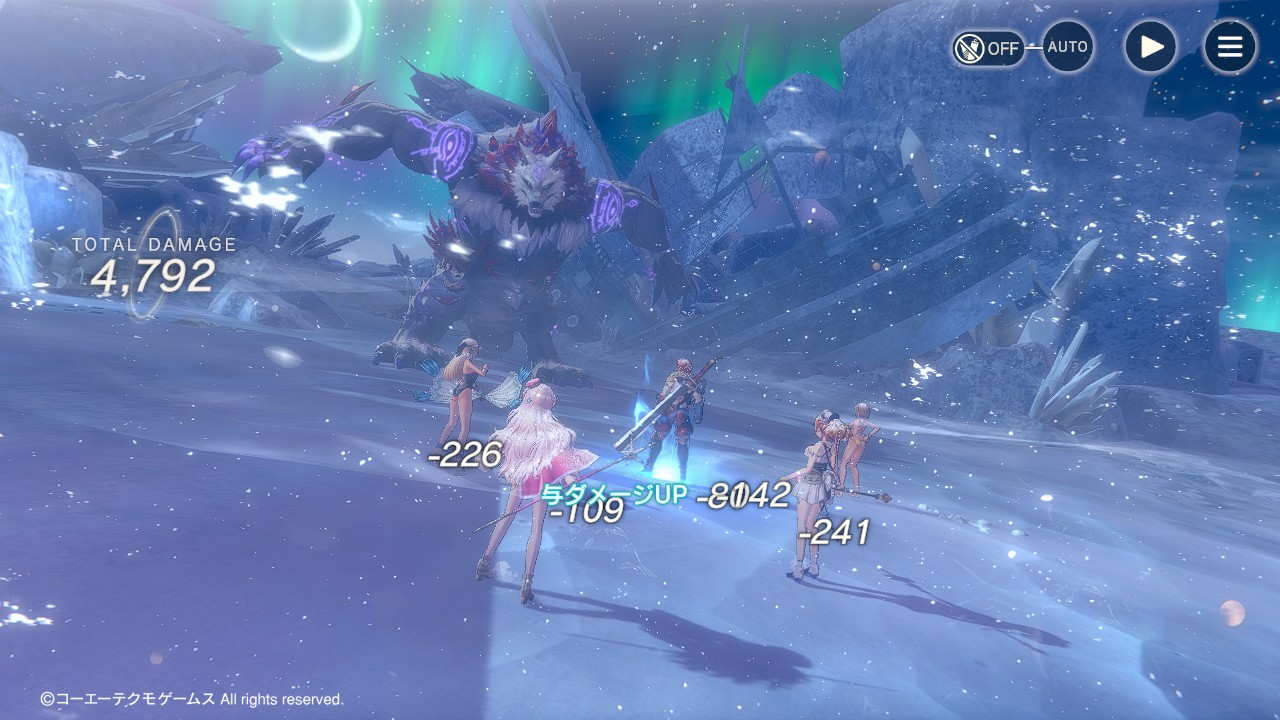
Task: Click the play speed arrow button
Action: click(x=1150, y=47)
